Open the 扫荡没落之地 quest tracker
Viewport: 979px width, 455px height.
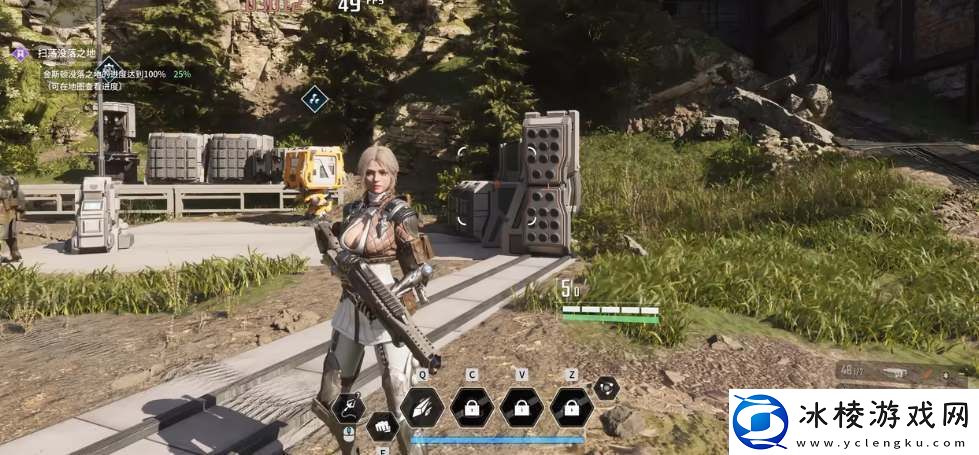point(66,51)
